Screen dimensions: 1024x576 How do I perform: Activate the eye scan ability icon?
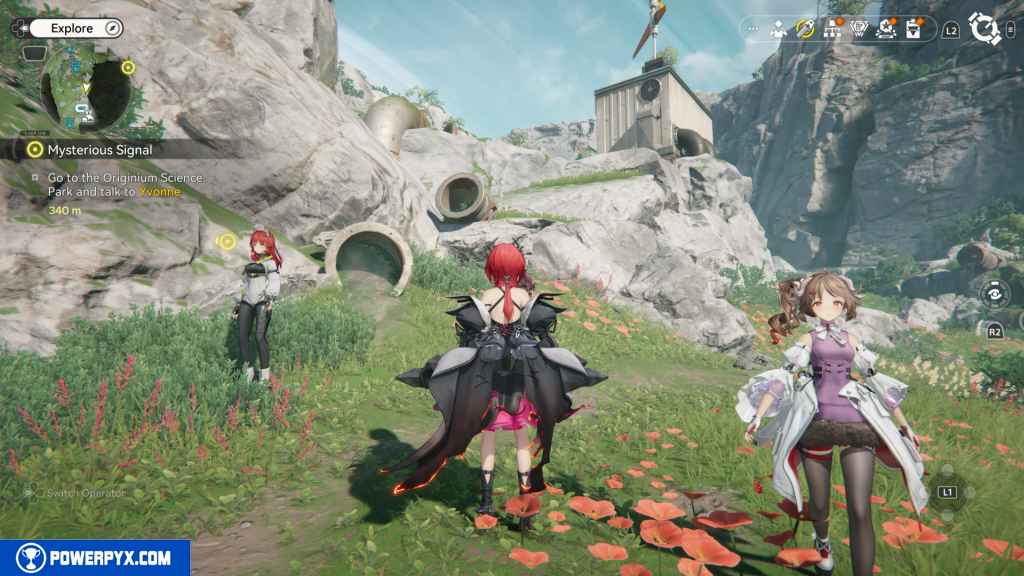994,294
